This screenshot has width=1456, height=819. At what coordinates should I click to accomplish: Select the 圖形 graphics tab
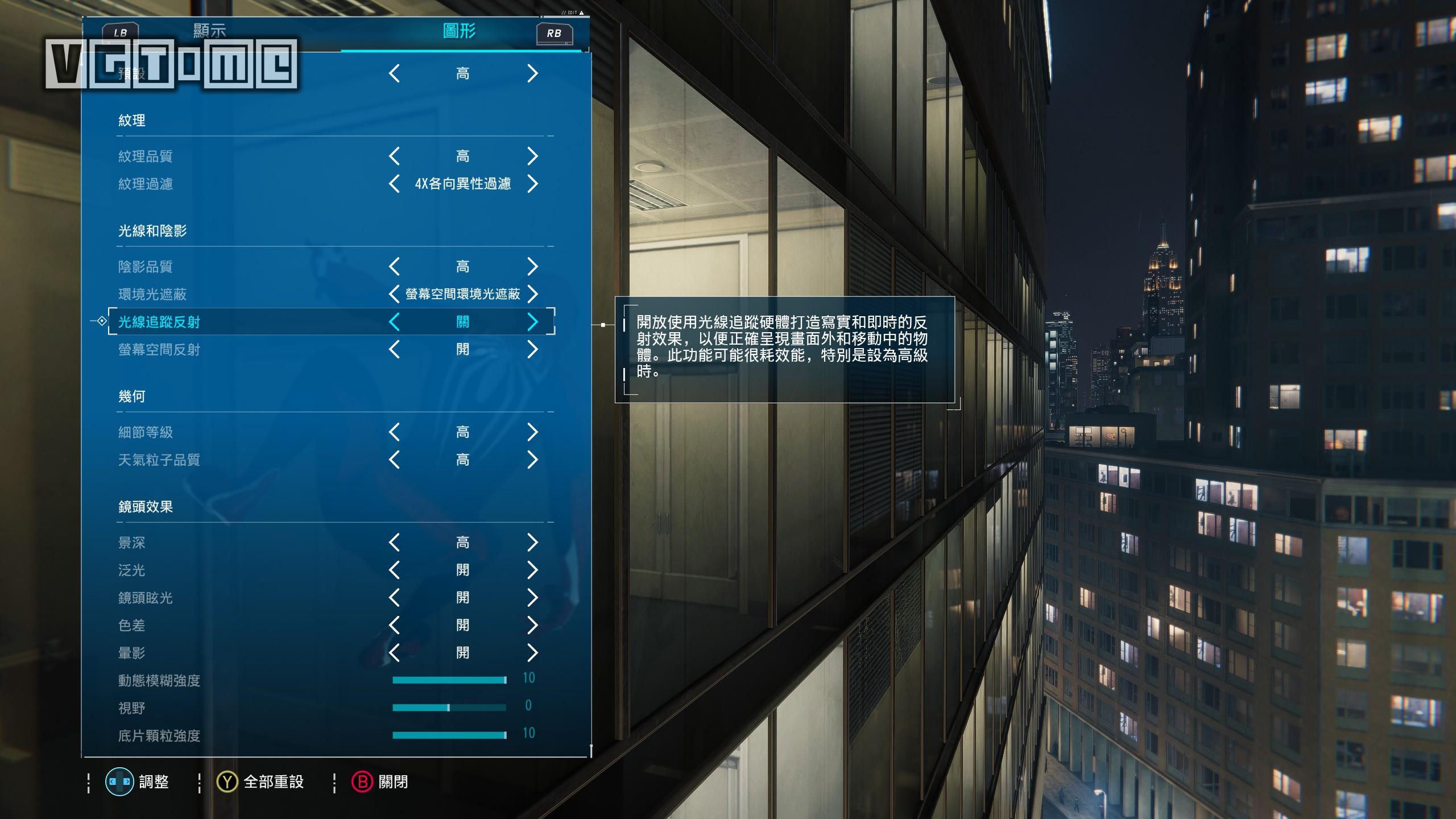[x=459, y=31]
